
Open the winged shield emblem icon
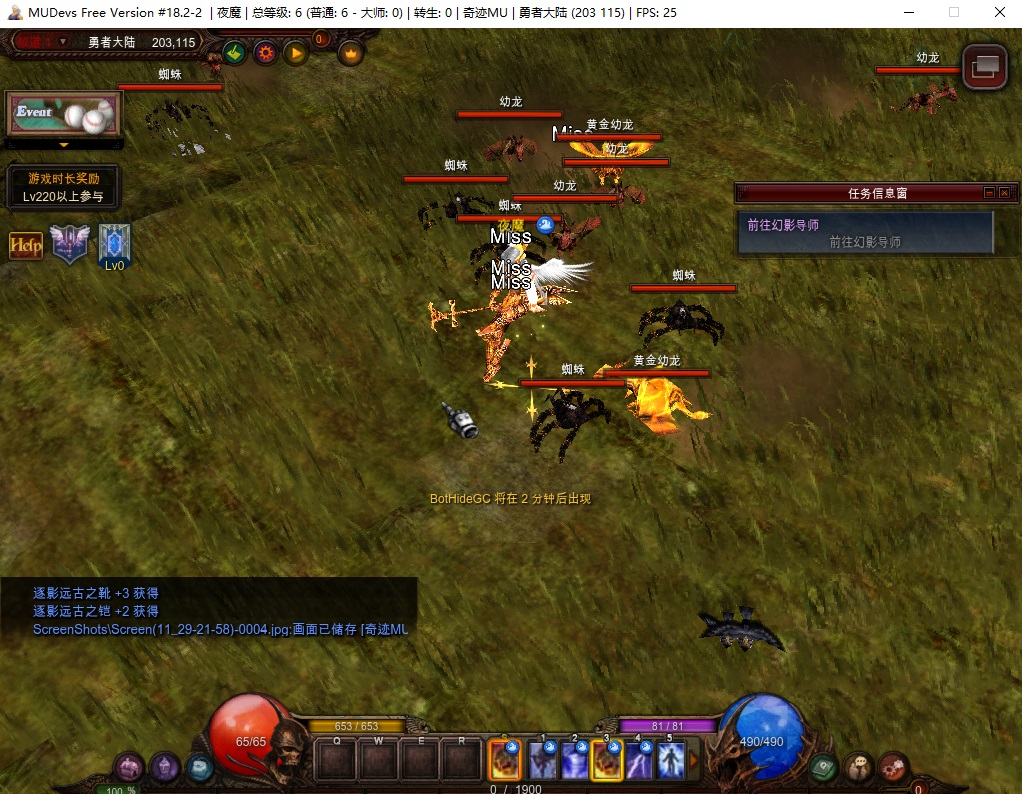point(70,244)
